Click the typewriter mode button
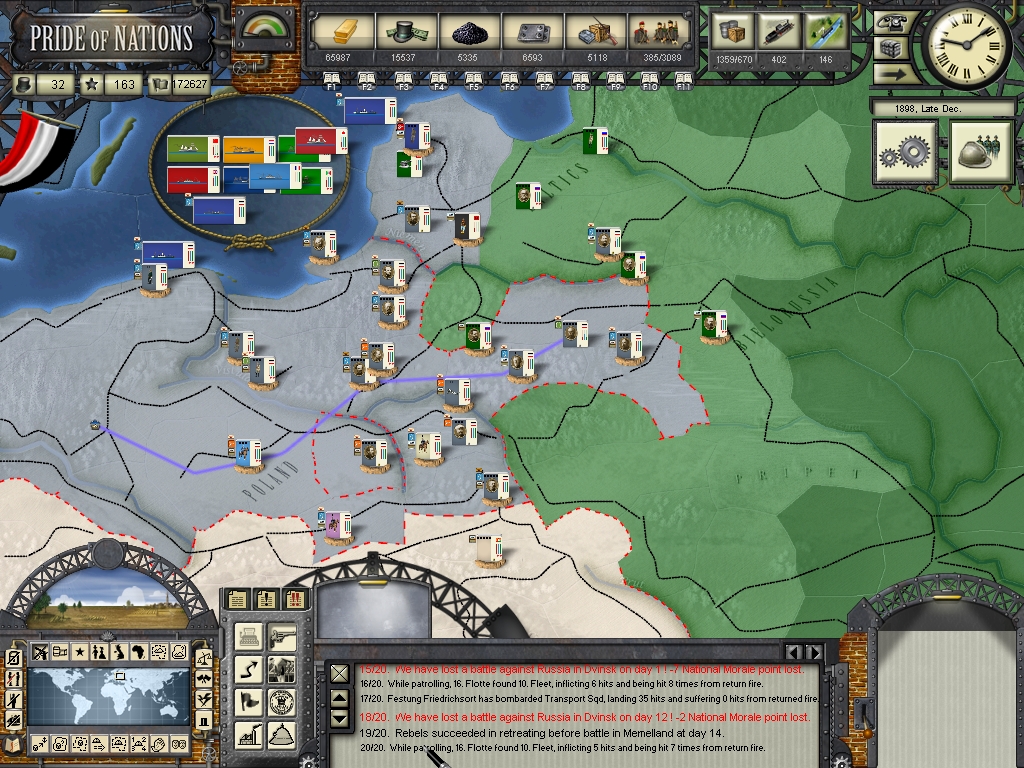Image resolution: width=1024 pixels, height=768 pixels. 249,635
